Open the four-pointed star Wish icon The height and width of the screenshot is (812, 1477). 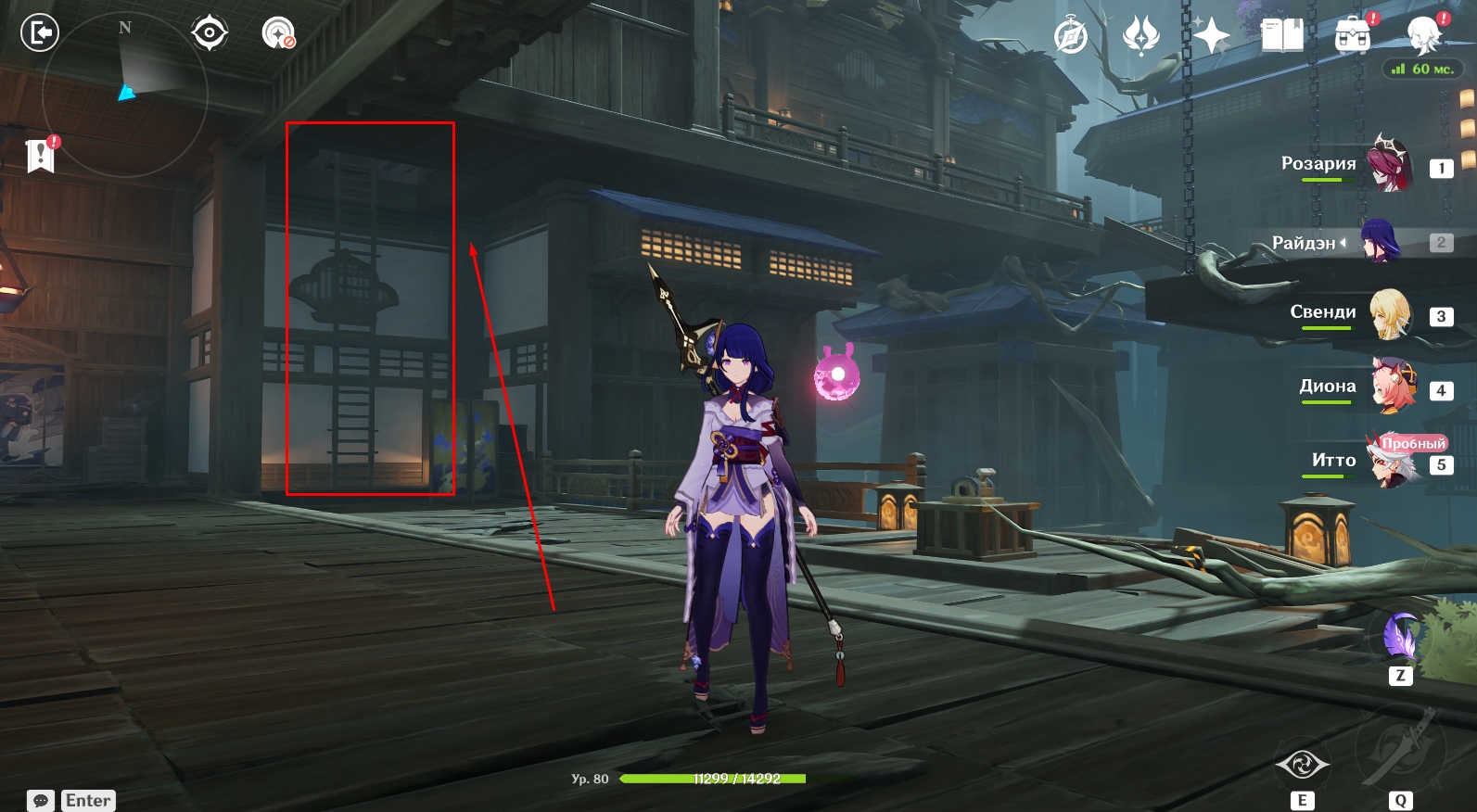point(1211,37)
